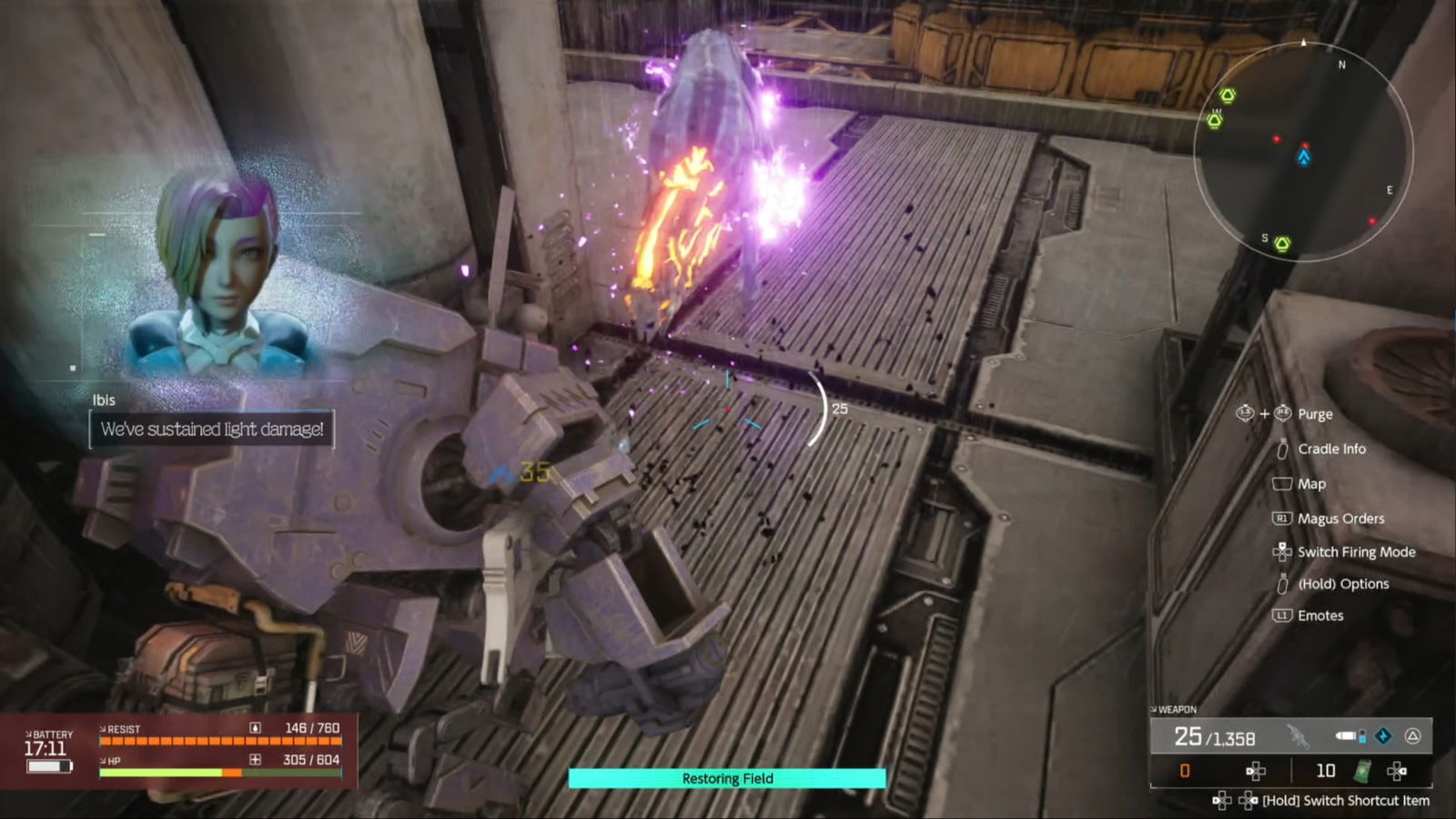Open Cradle Info
This screenshot has width=1456, height=819.
pyautogui.click(x=1331, y=449)
